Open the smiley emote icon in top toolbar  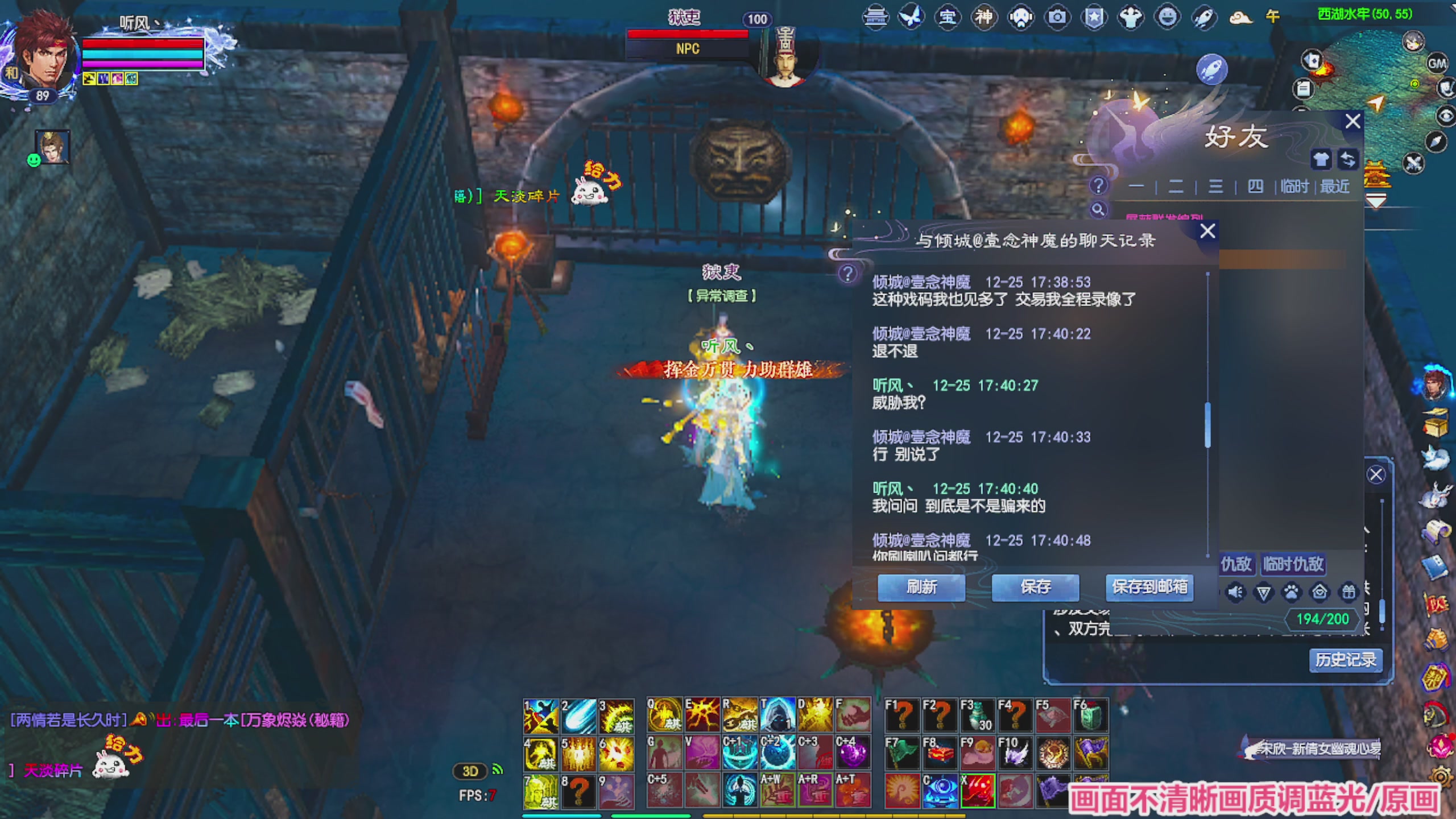click(x=1167, y=17)
